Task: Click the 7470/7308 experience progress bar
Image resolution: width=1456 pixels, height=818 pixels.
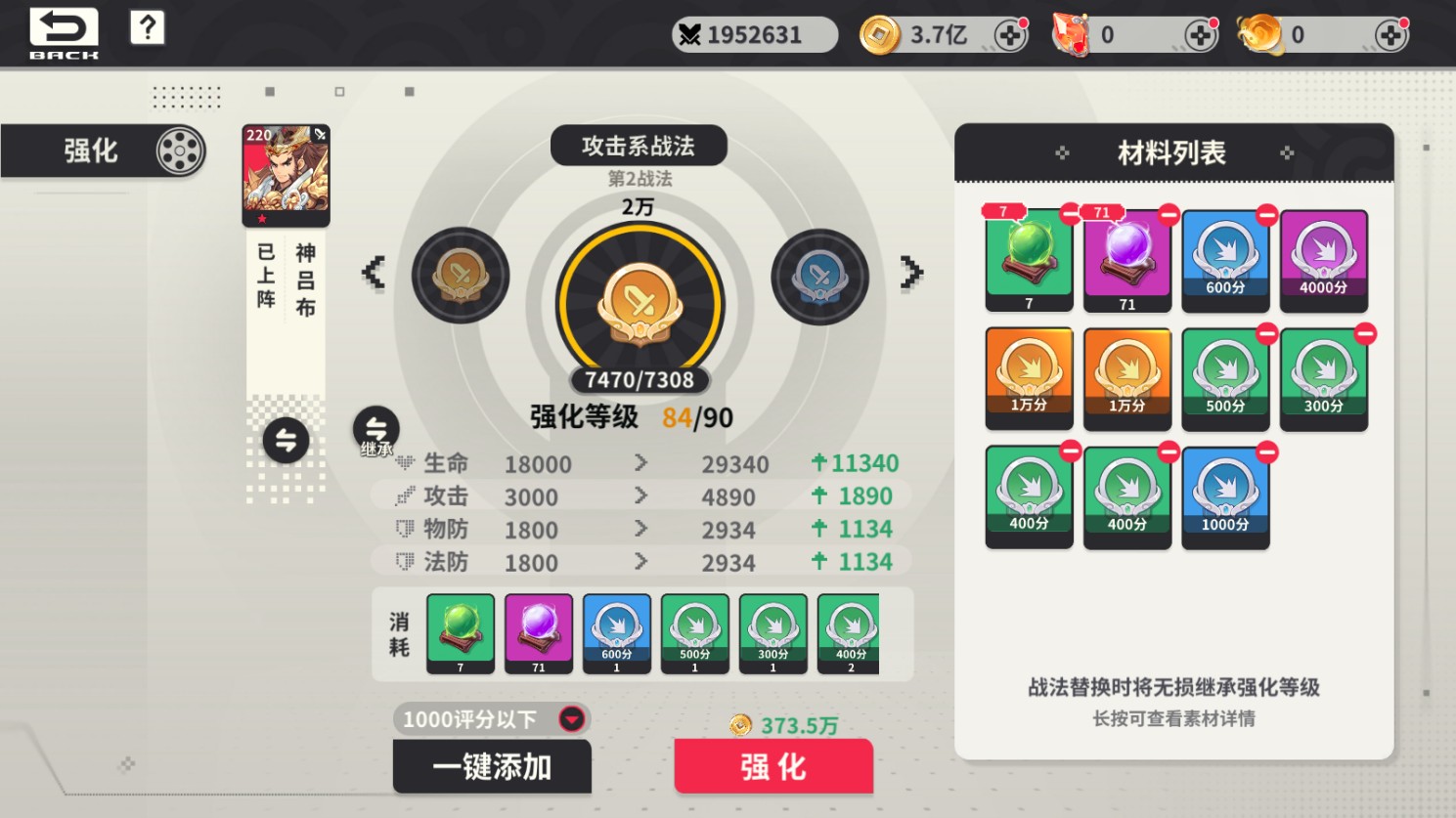Action: (640, 381)
